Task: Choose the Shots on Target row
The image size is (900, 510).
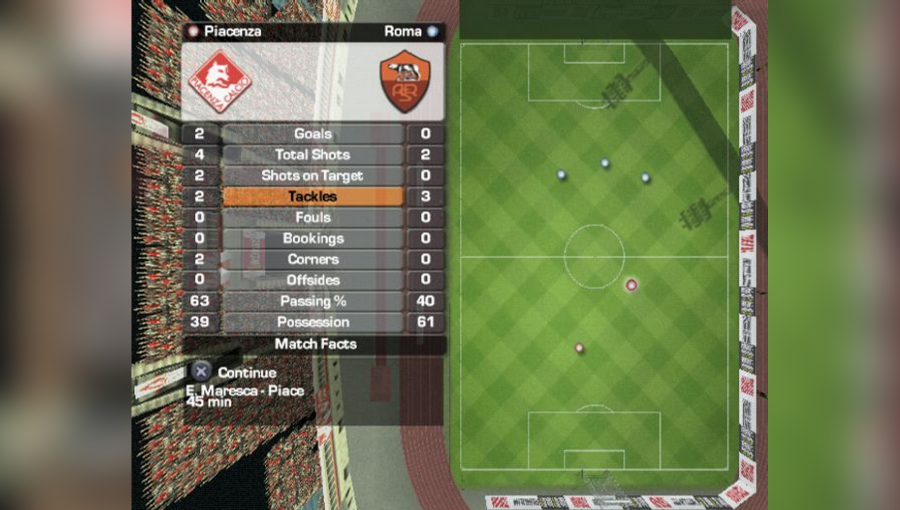Action: [313, 176]
